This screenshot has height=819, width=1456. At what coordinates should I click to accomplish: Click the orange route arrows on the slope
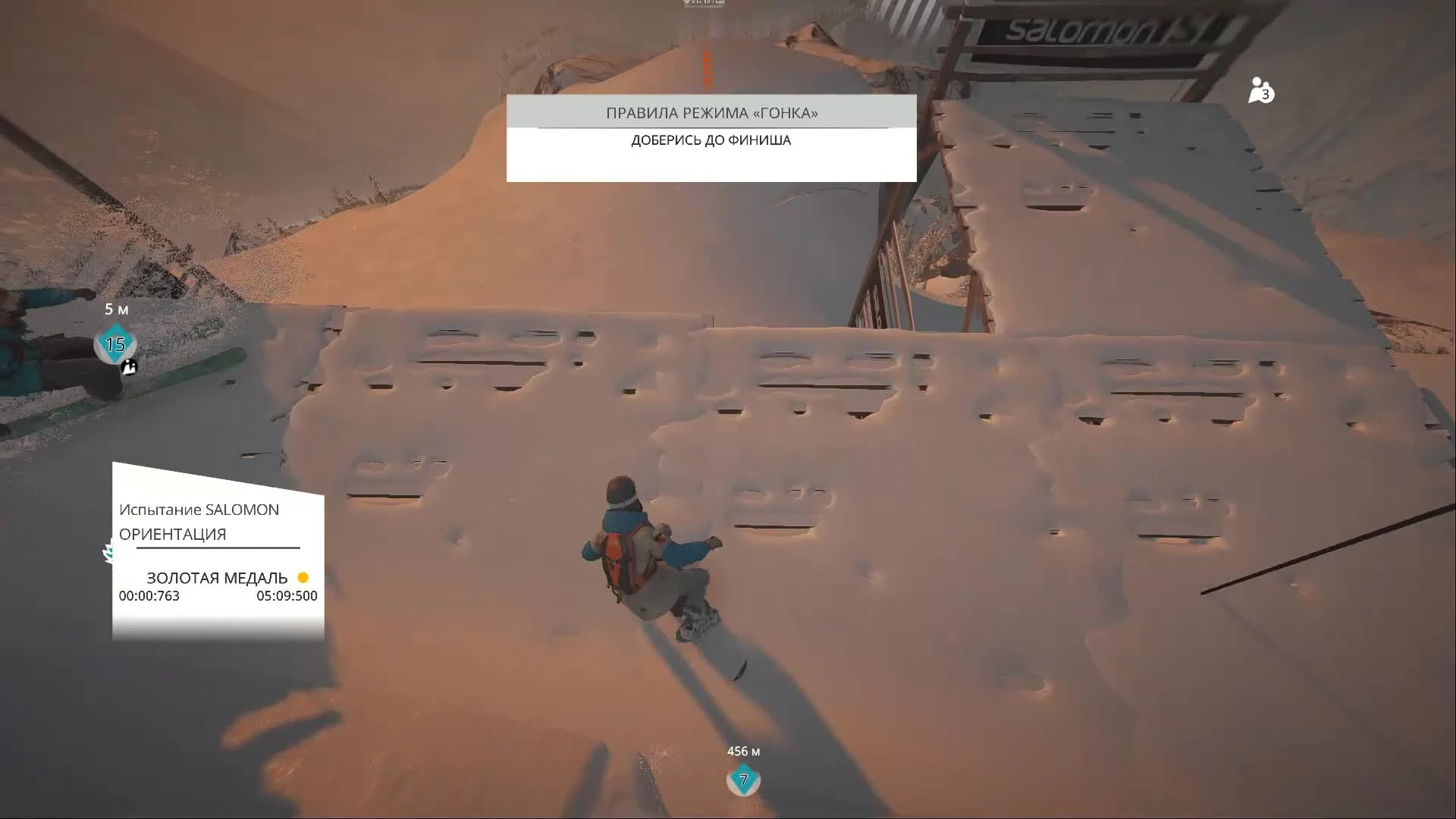point(707,68)
